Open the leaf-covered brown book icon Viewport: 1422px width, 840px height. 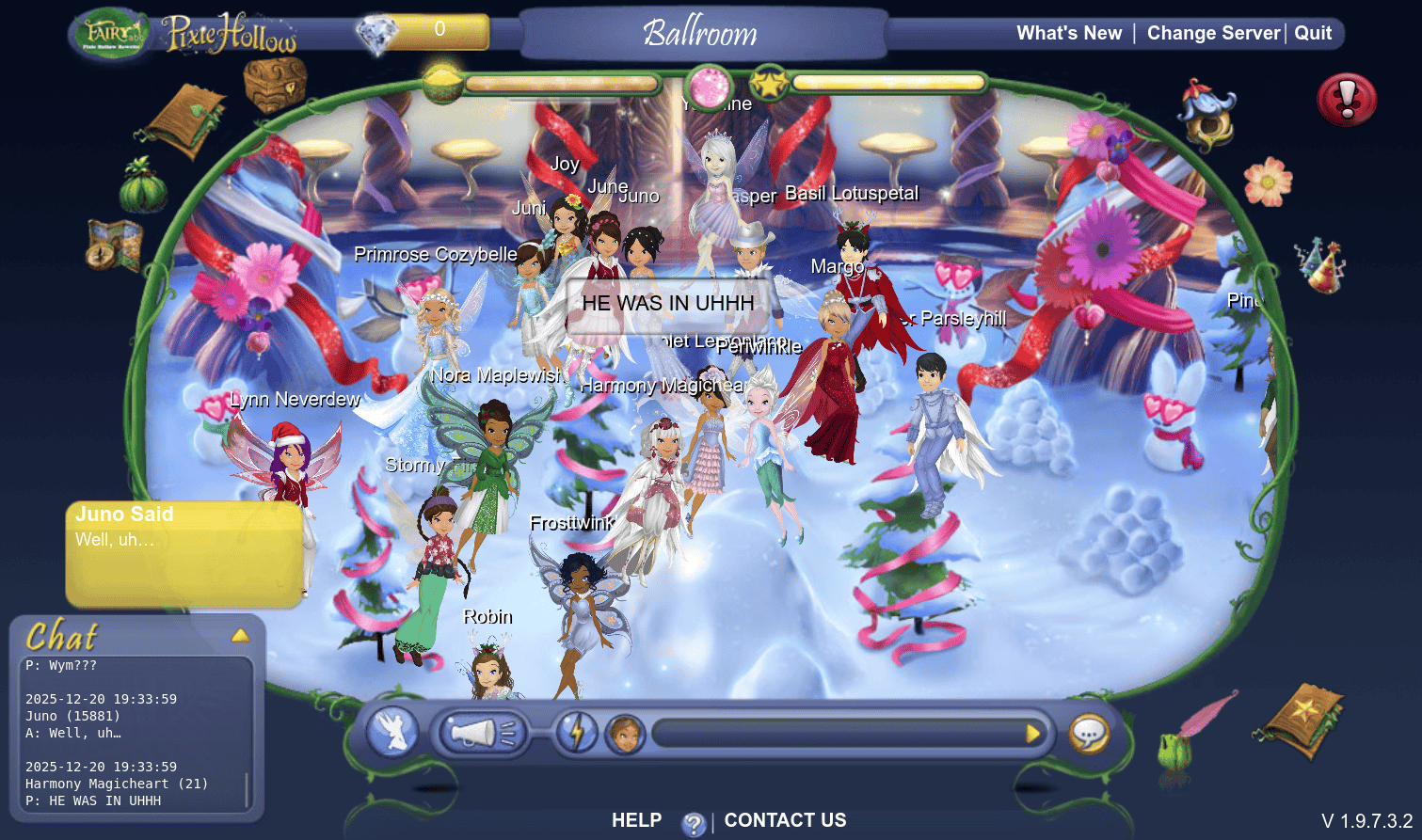pos(184,121)
